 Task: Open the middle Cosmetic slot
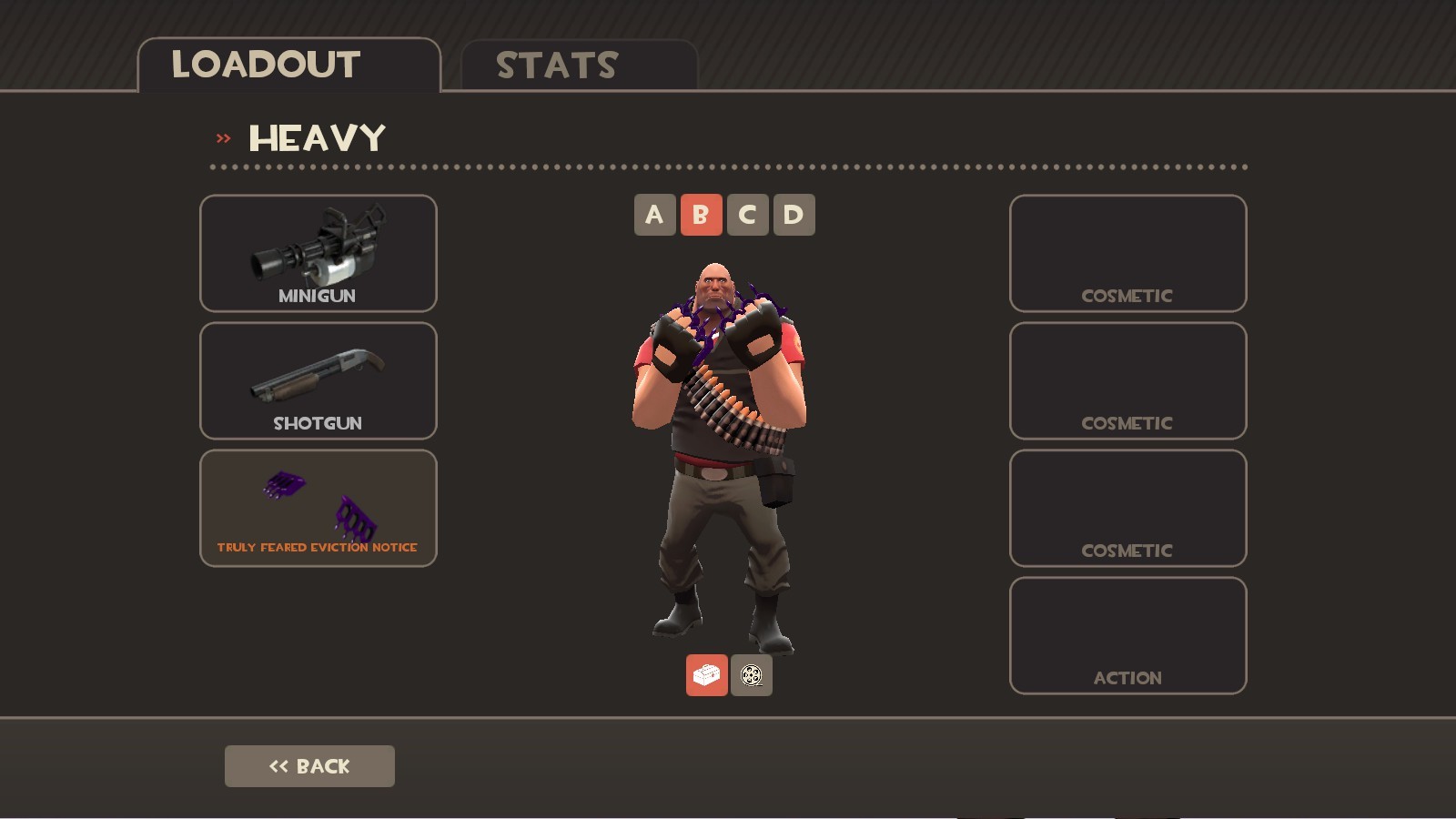pos(1127,381)
